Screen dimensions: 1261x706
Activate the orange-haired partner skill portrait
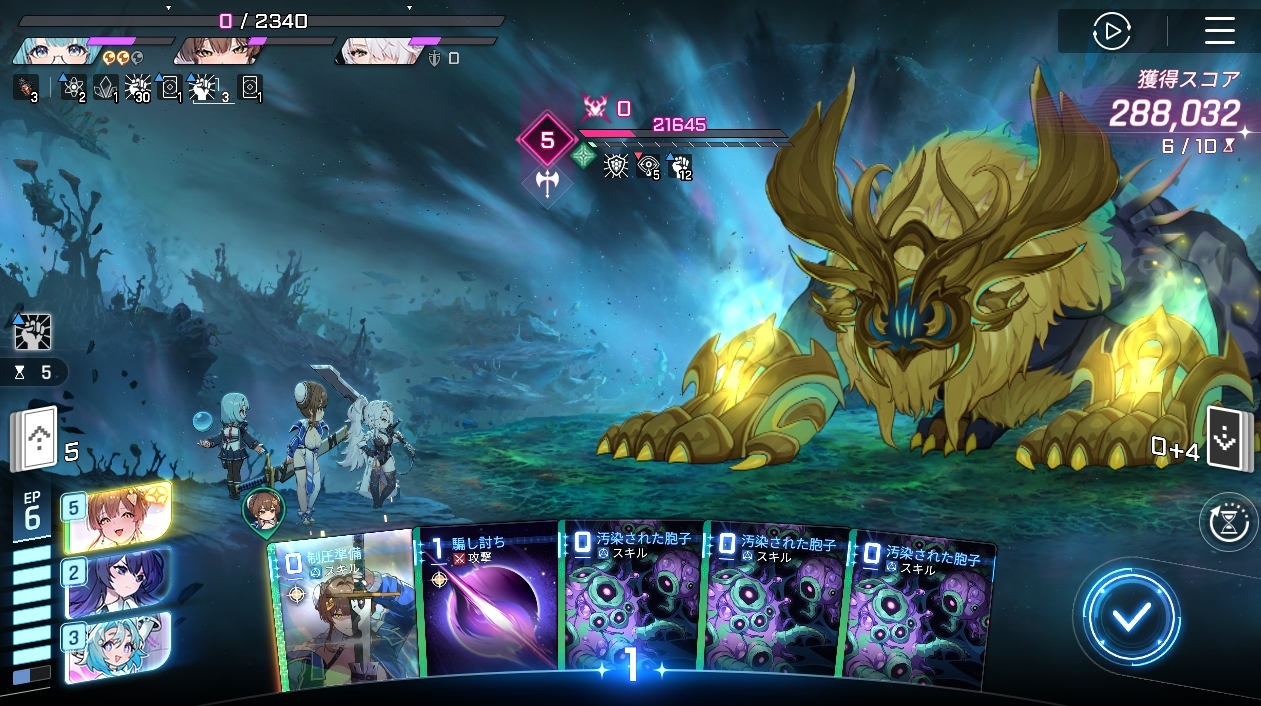(116, 518)
